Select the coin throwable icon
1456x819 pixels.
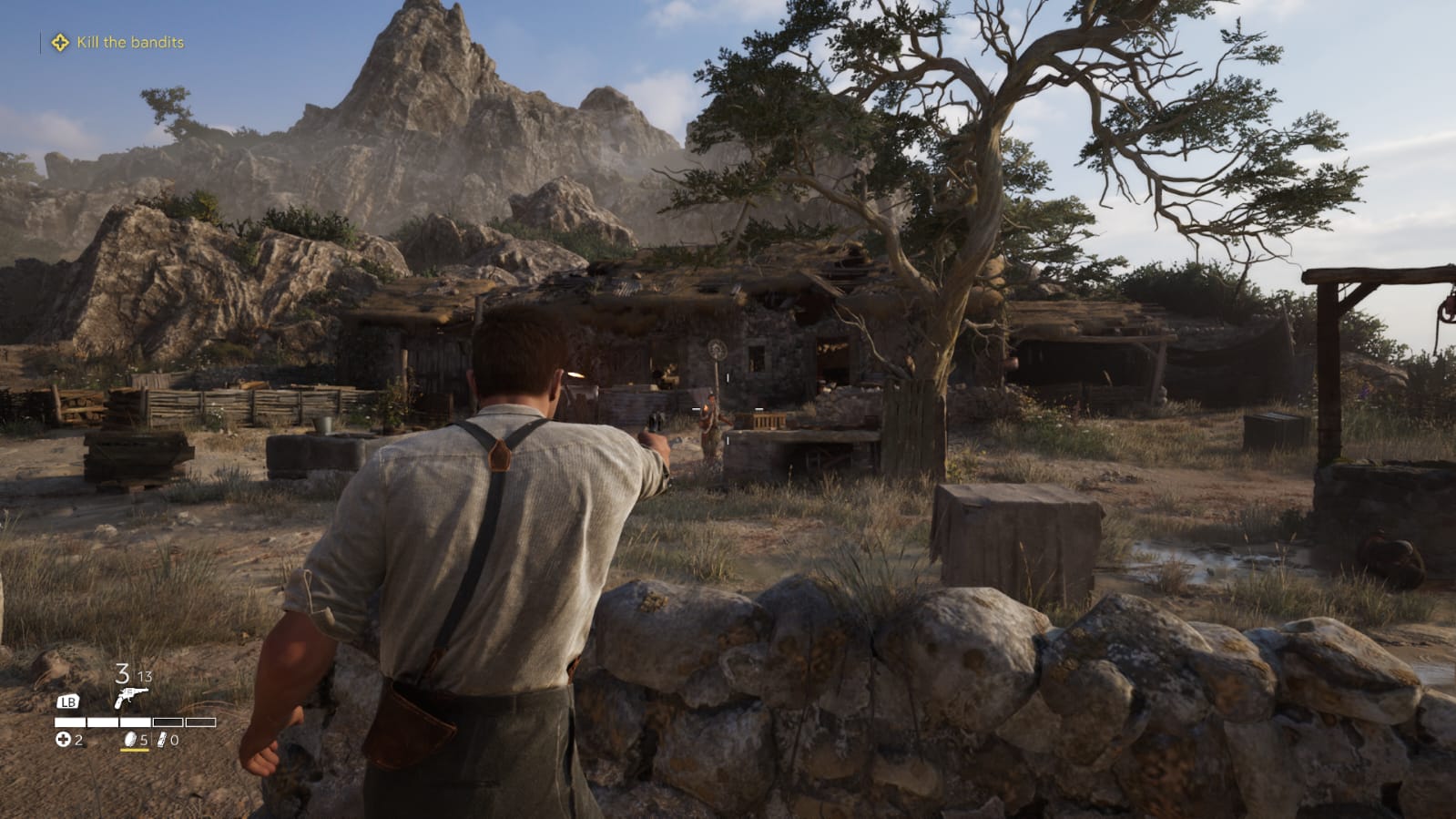click(x=129, y=740)
